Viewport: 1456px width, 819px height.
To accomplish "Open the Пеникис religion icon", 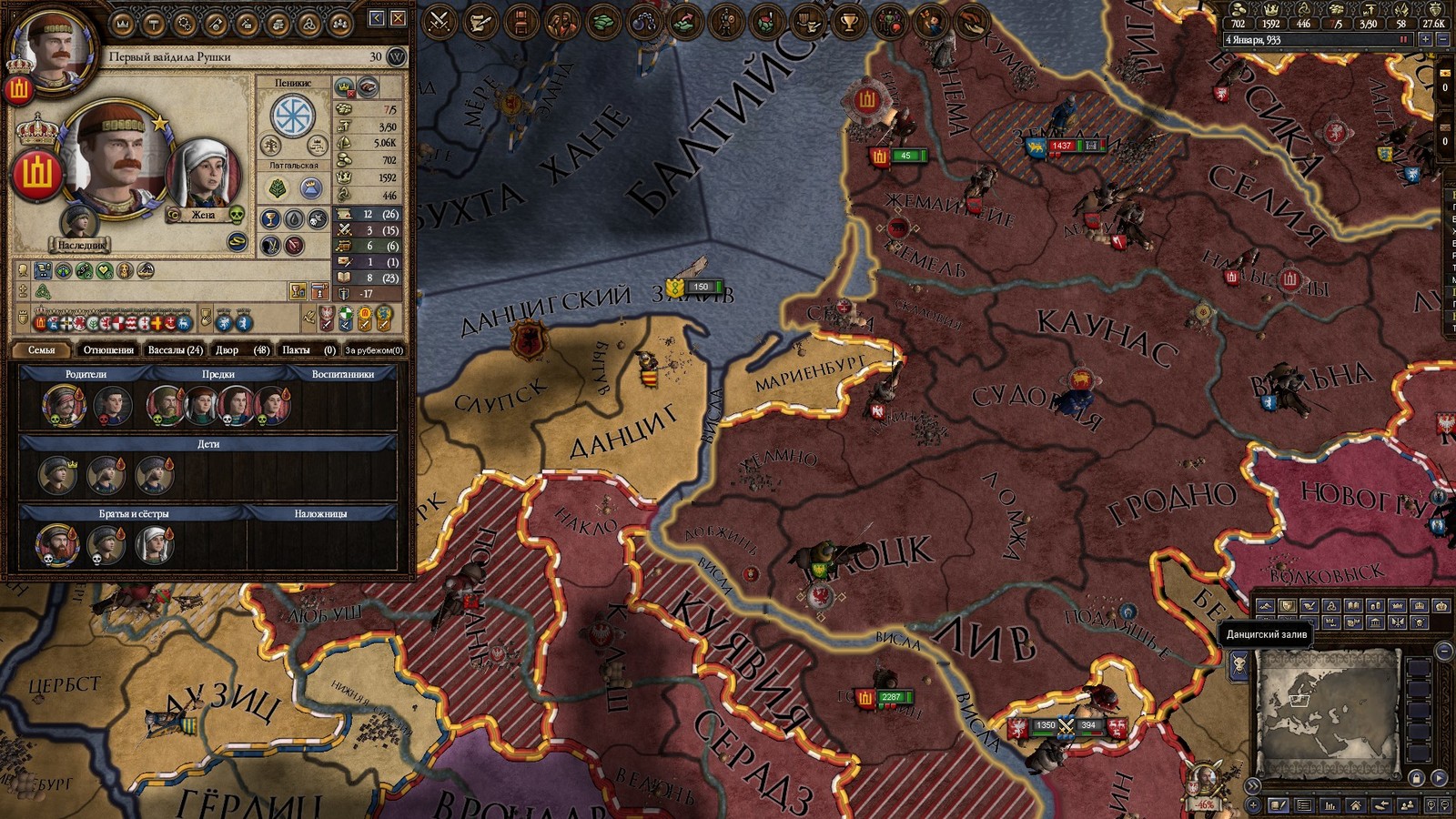I will pyautogui.click(x=293, y=117).
